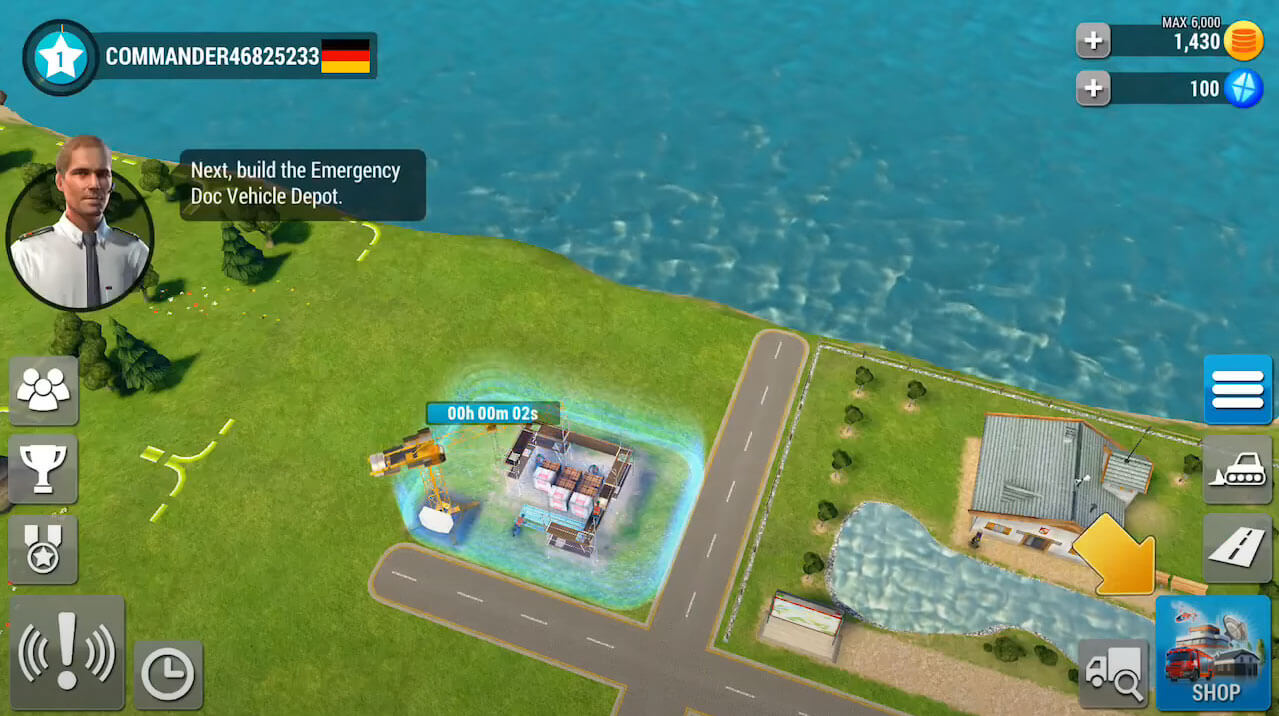Open the medal achievements panel
Viewport: 1279px width, 716px height.
coord(43,550)
